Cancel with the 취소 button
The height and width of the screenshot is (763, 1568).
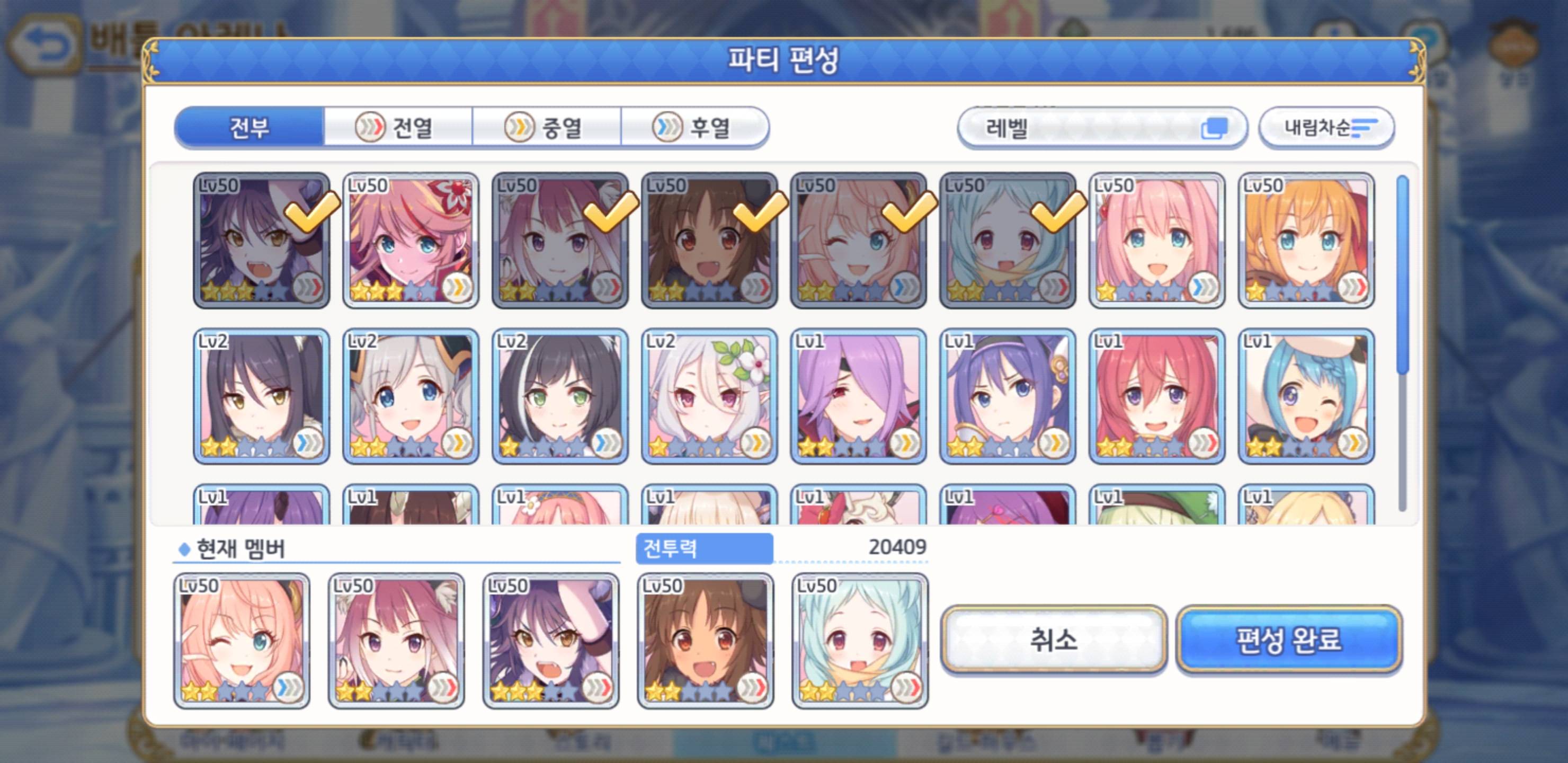[x=1053, y=640]
